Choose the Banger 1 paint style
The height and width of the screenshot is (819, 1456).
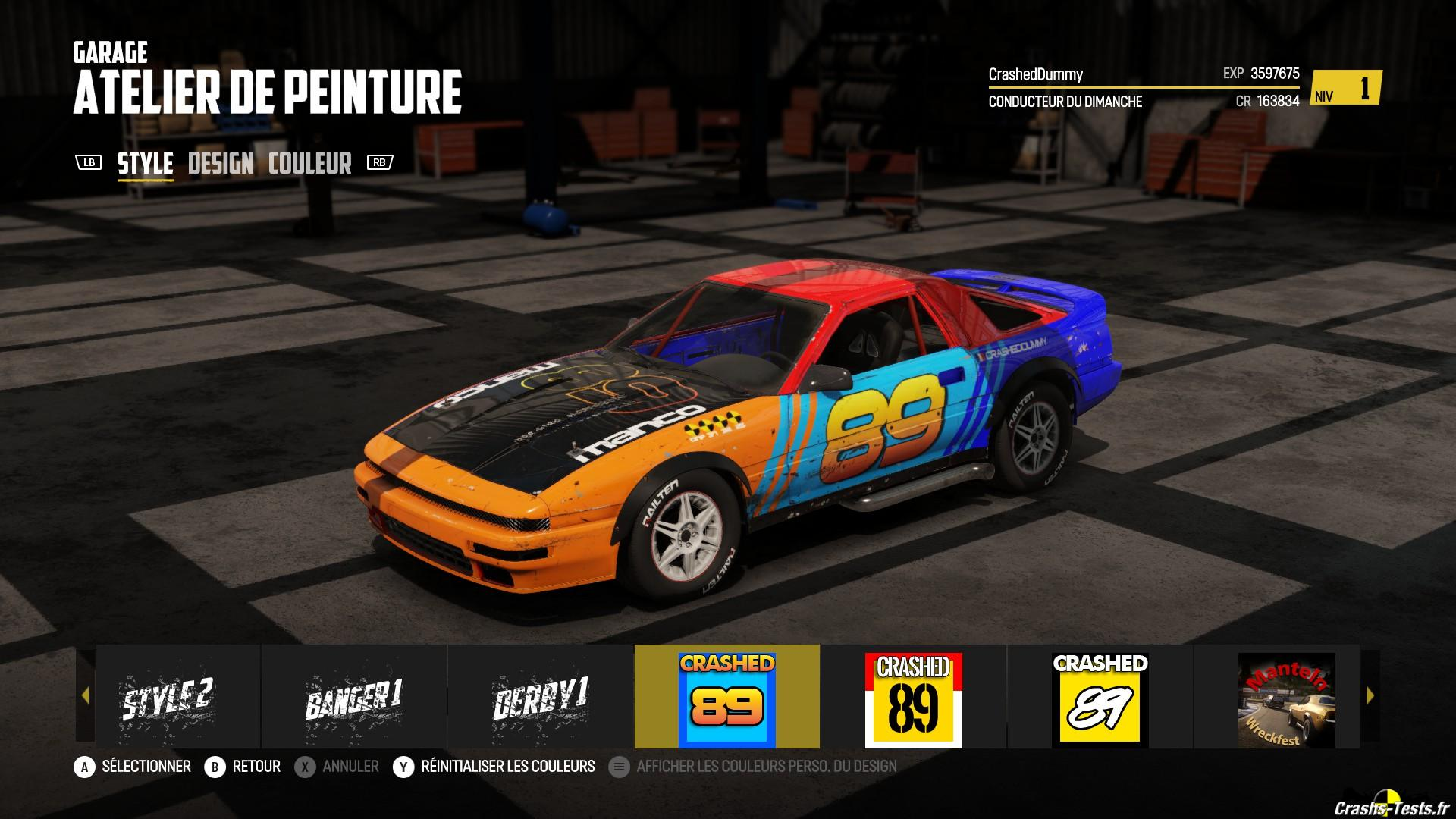[354, 697]
